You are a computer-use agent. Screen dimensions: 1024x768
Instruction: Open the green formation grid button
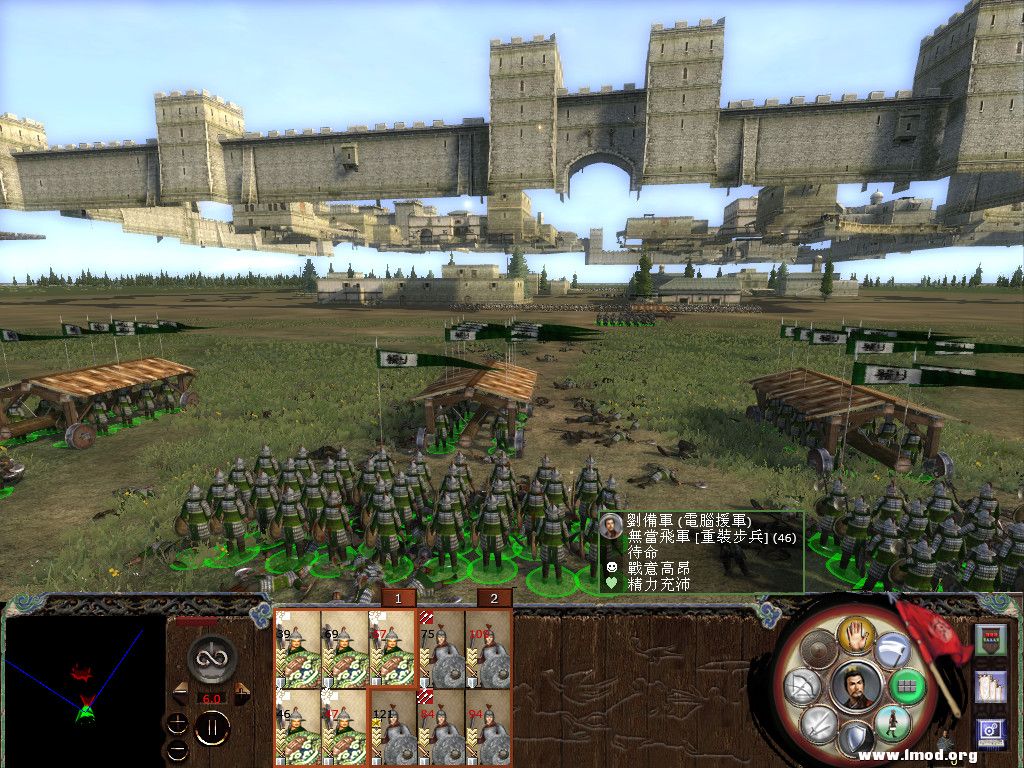pyautogui.click(x=909, y=687)
